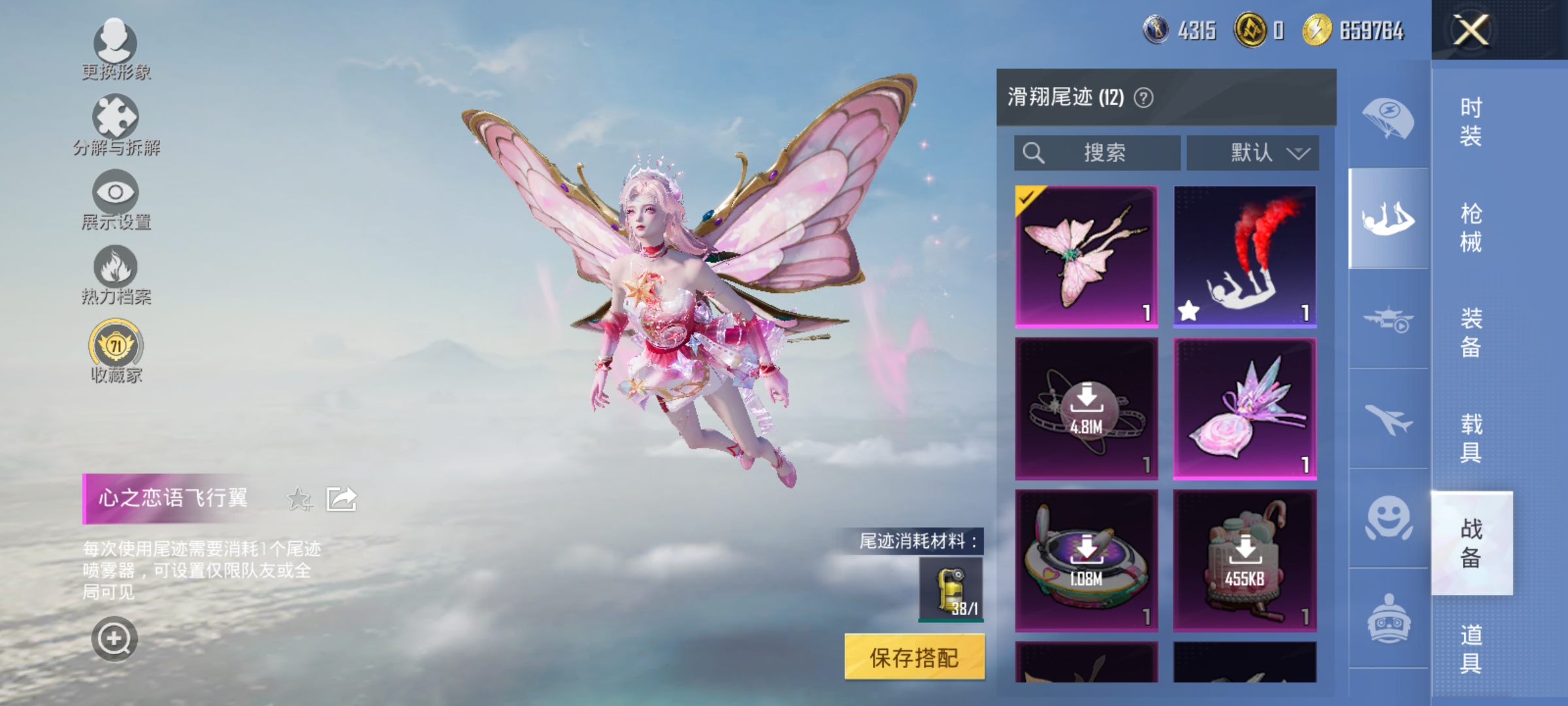Open the 更换形象 avatar change panel
This screenshot has height=706, width=1568.
click(x=116, y=49)
